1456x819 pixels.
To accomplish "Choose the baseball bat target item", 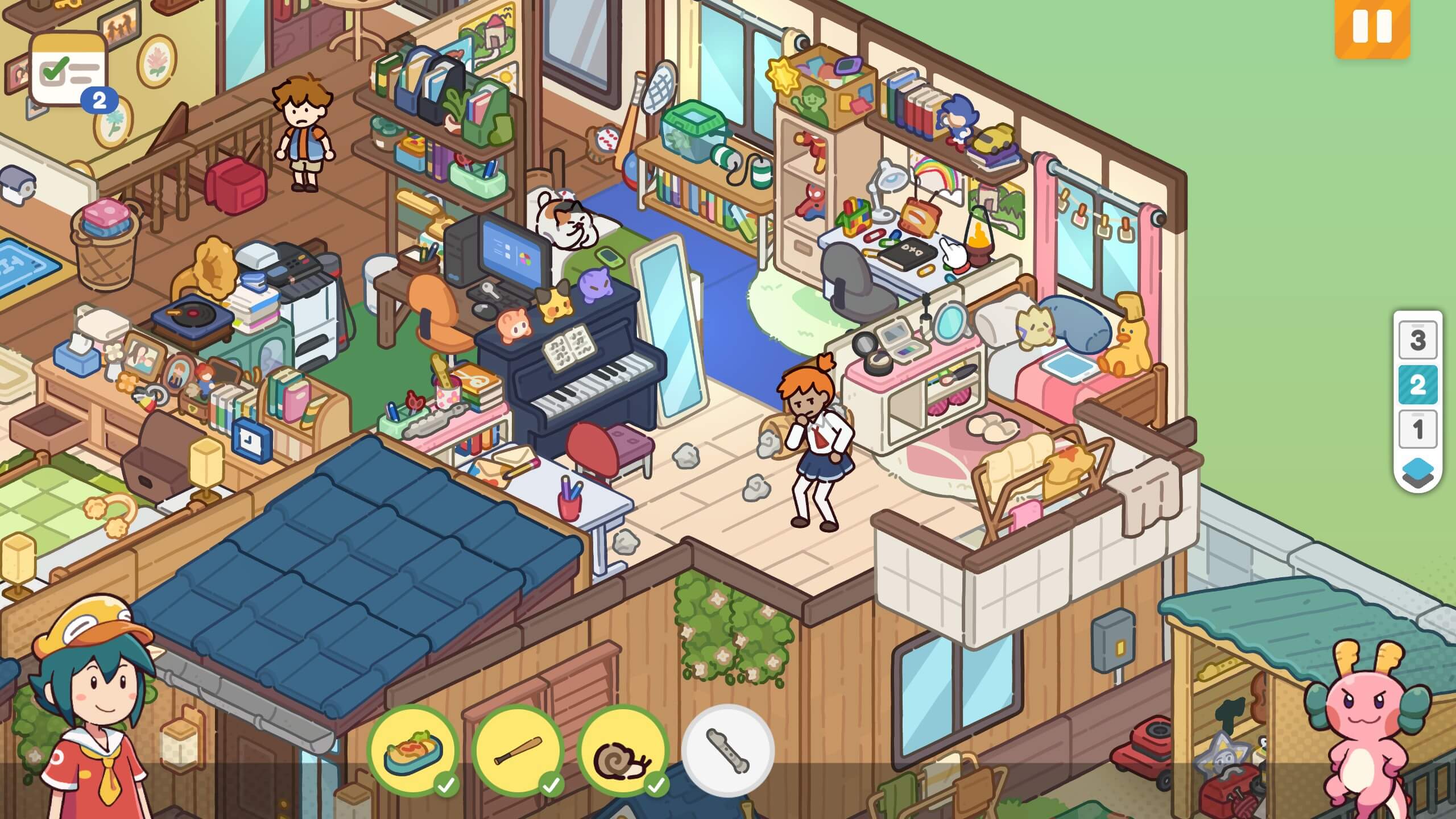I will coord(518,751).
